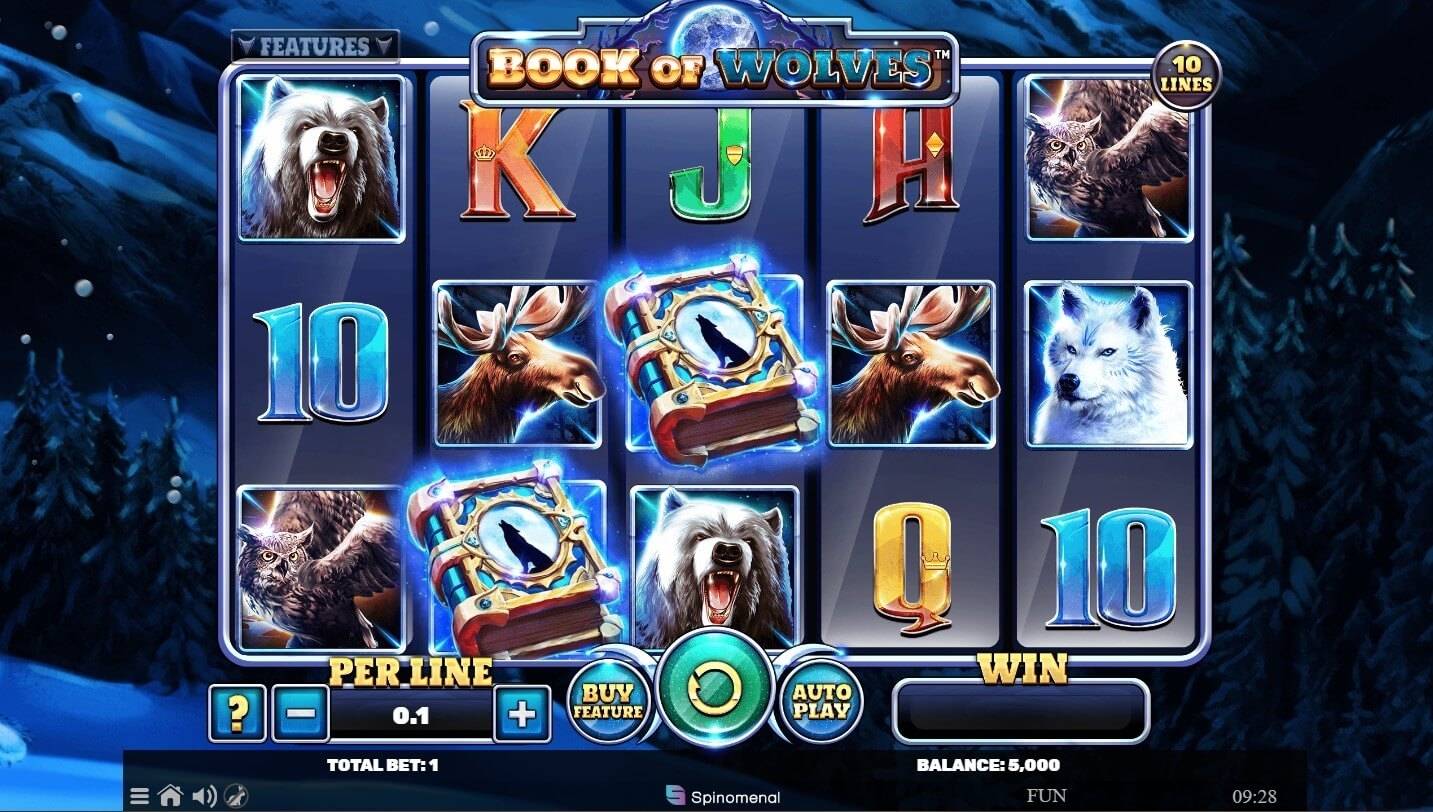Click the Spinomenal logo in the status bar
The height and width of the screenshot is (812, 1433).
coord(723,797)
